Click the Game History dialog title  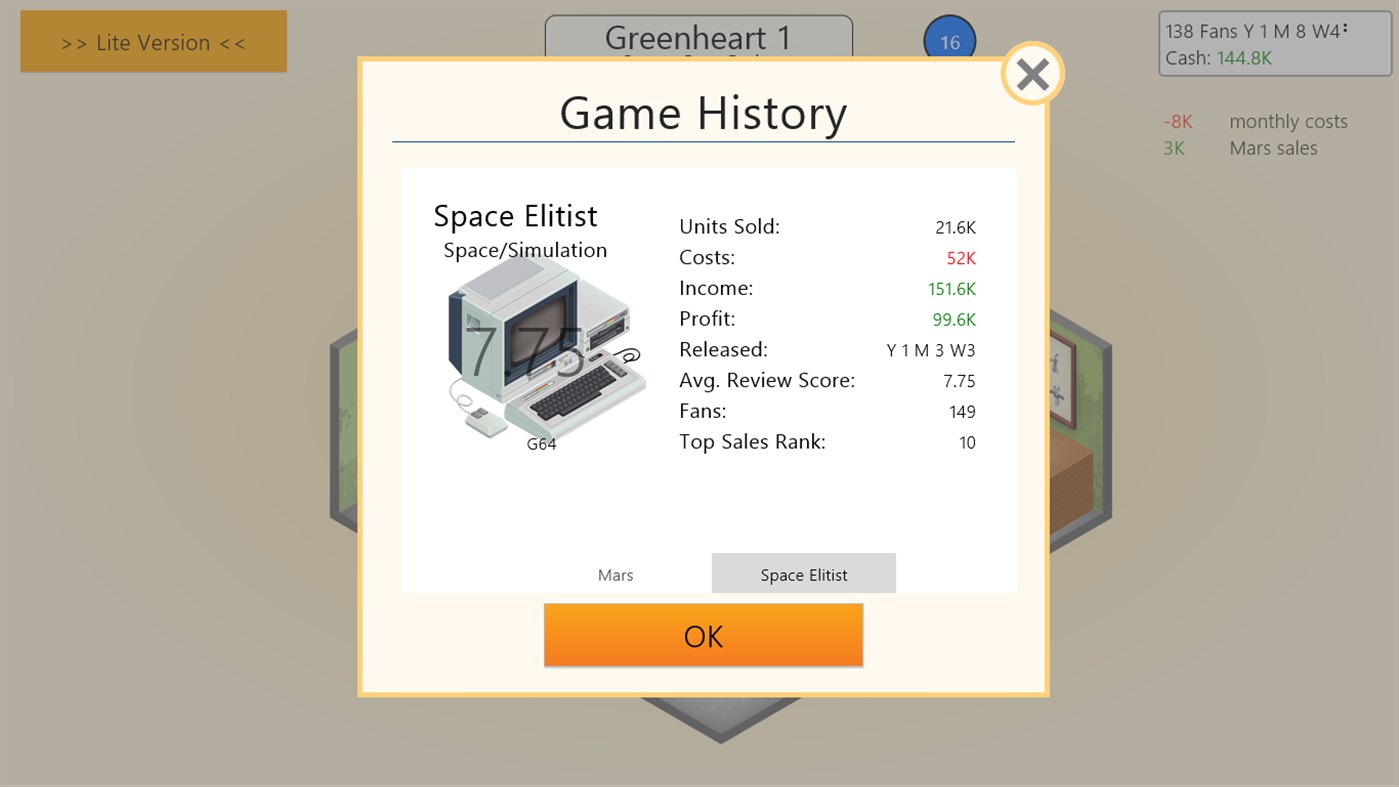(703, 113)
